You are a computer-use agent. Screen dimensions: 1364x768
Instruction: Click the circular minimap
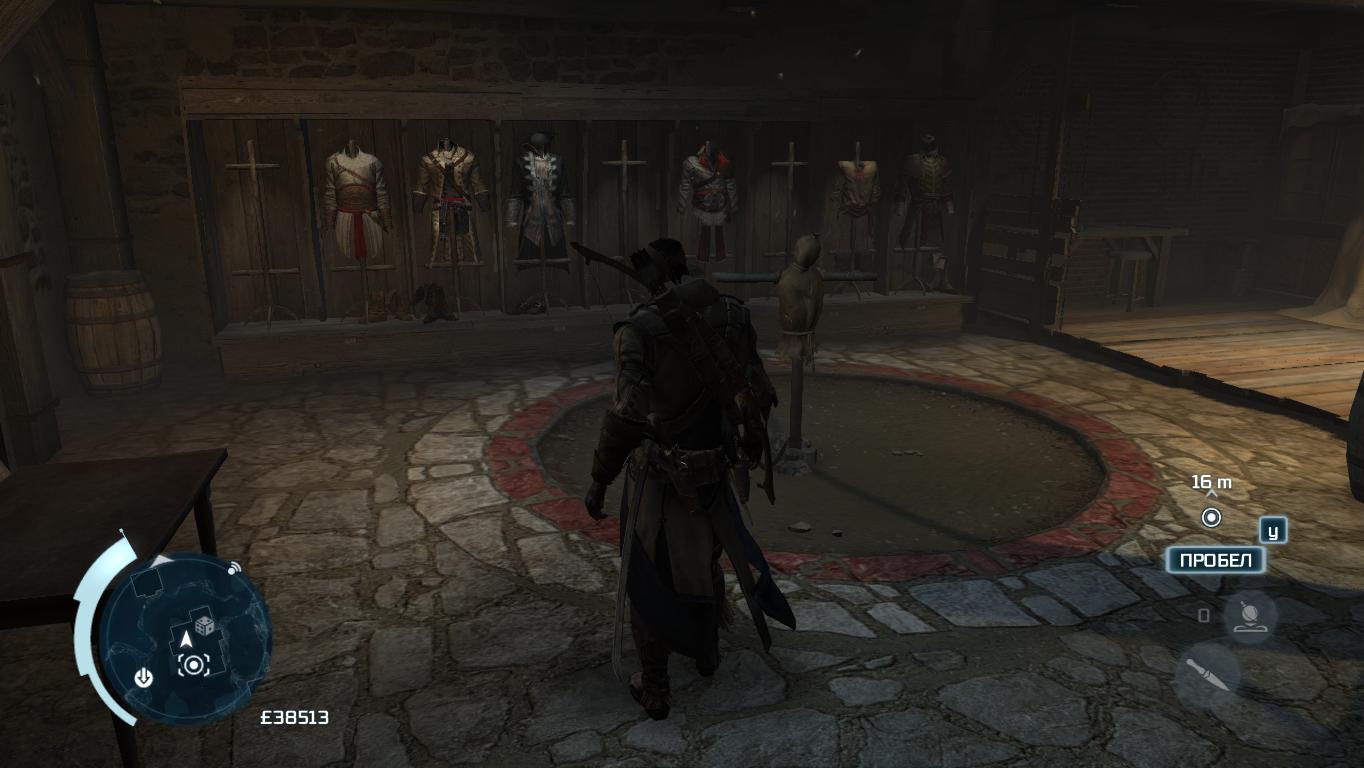pos(186,638)
